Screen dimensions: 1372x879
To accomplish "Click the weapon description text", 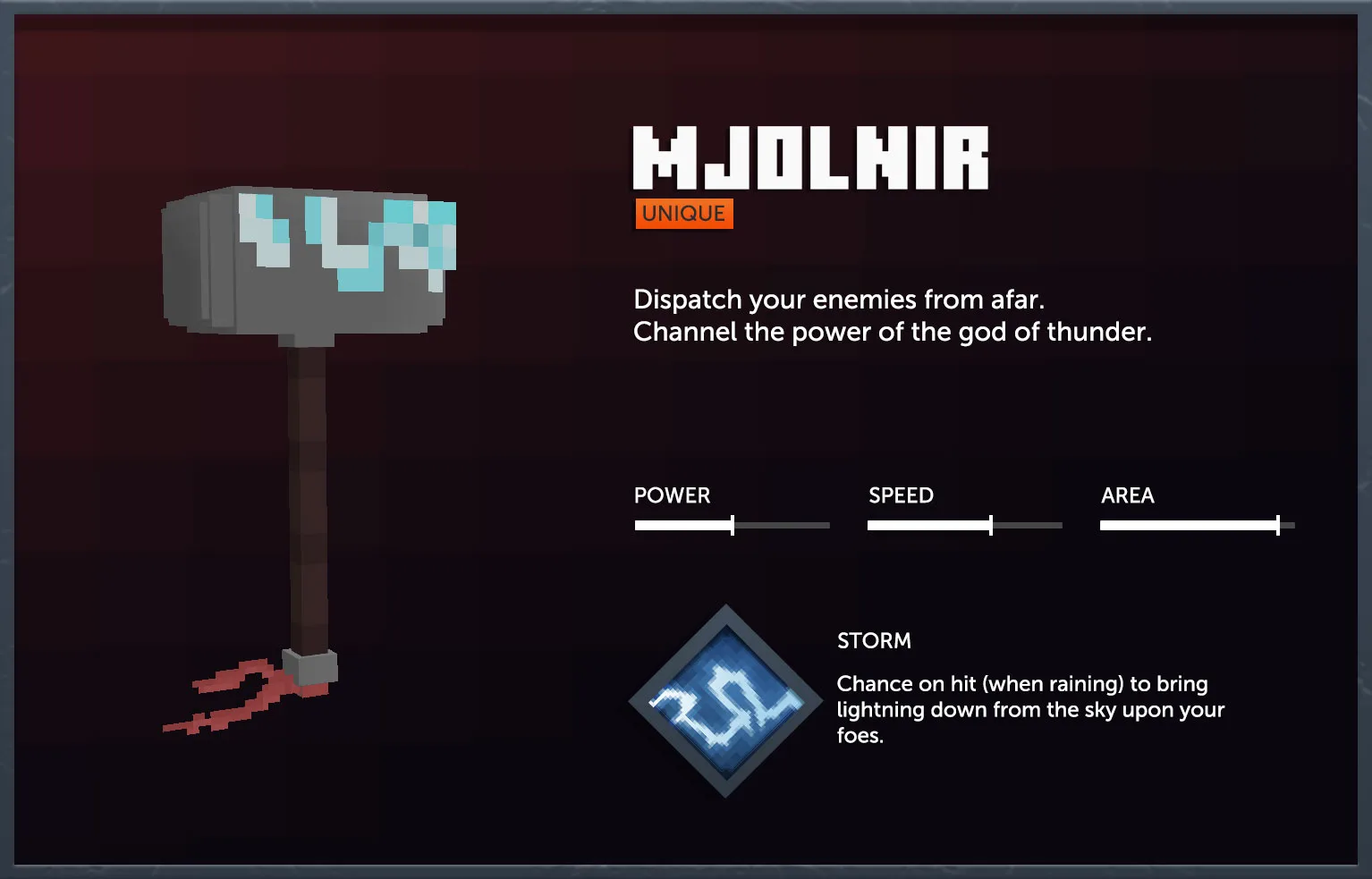I will (892, 315).
